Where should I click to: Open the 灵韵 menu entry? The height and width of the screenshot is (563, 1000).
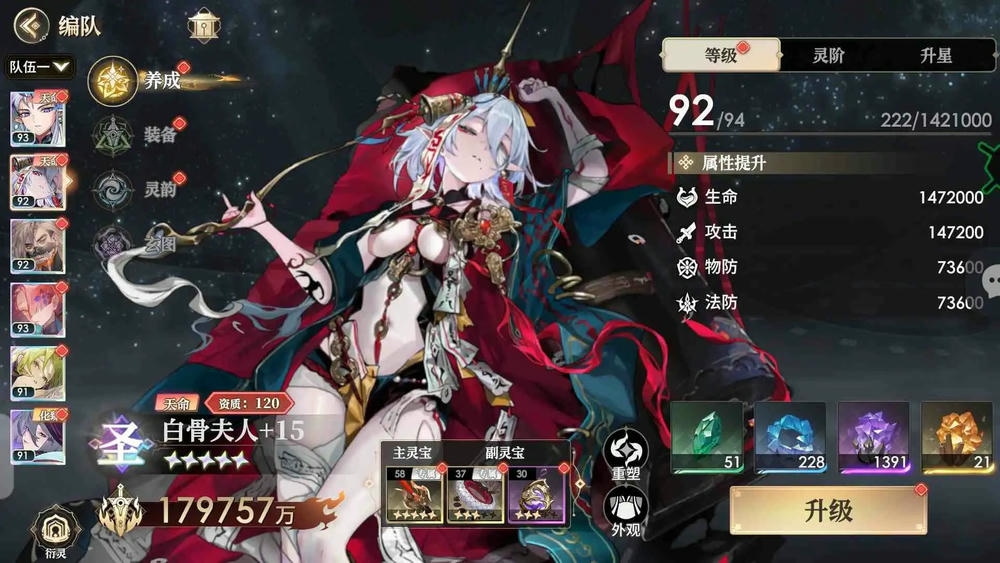tap(112, 188)
